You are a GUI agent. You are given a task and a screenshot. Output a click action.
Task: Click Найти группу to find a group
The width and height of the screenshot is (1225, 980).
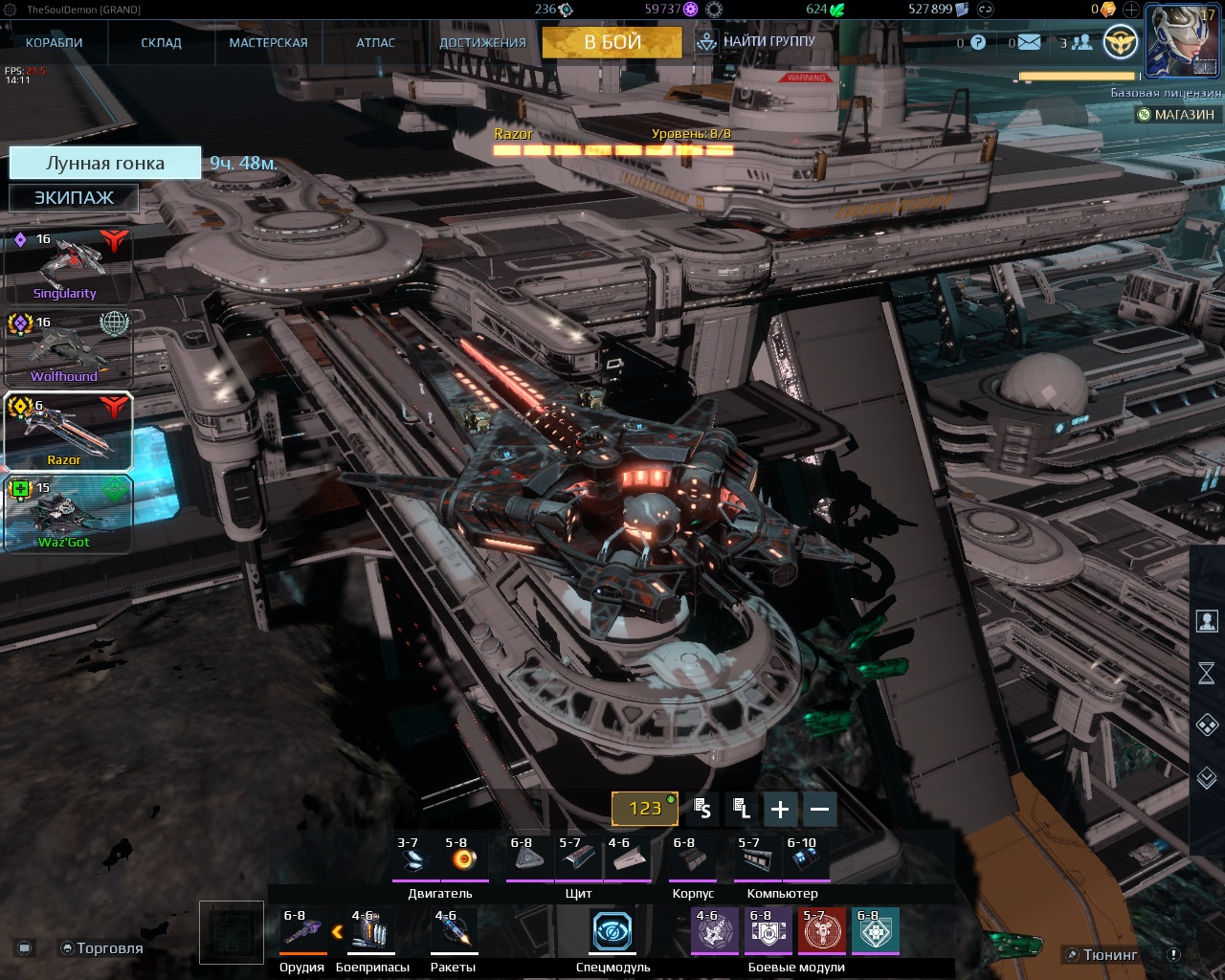click(x=757, y=42)
